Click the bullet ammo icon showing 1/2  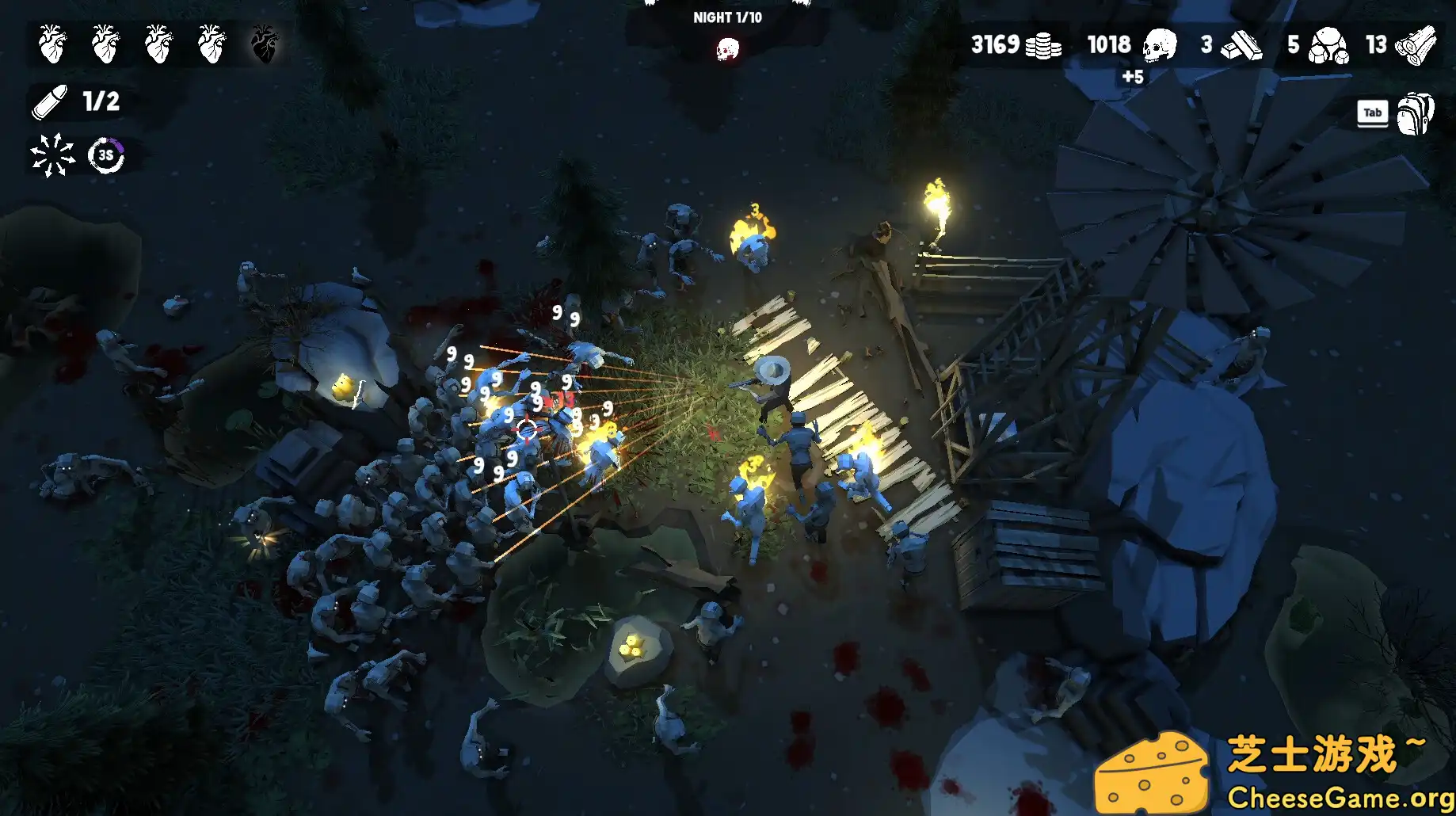coord(49,101)
